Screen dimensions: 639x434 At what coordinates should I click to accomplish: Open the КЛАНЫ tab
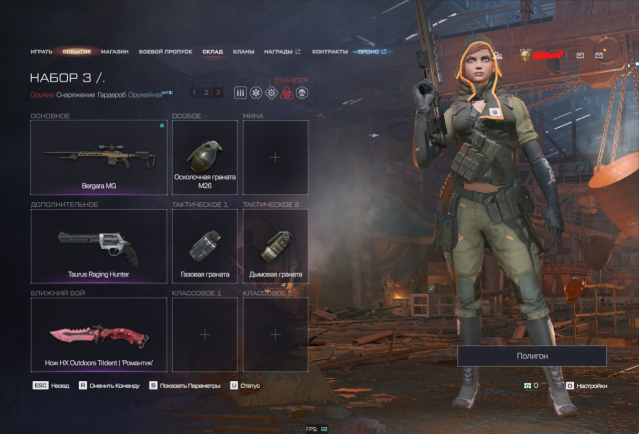pyautogui.click(x=243, y=50)
